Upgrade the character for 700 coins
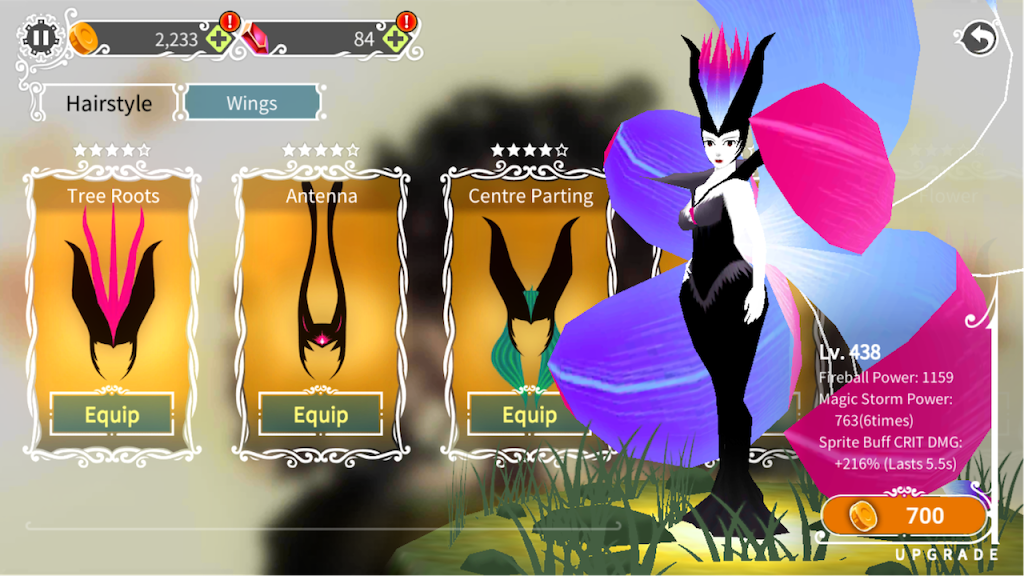This screenshot has height=576, width=1024. (904, 516)
